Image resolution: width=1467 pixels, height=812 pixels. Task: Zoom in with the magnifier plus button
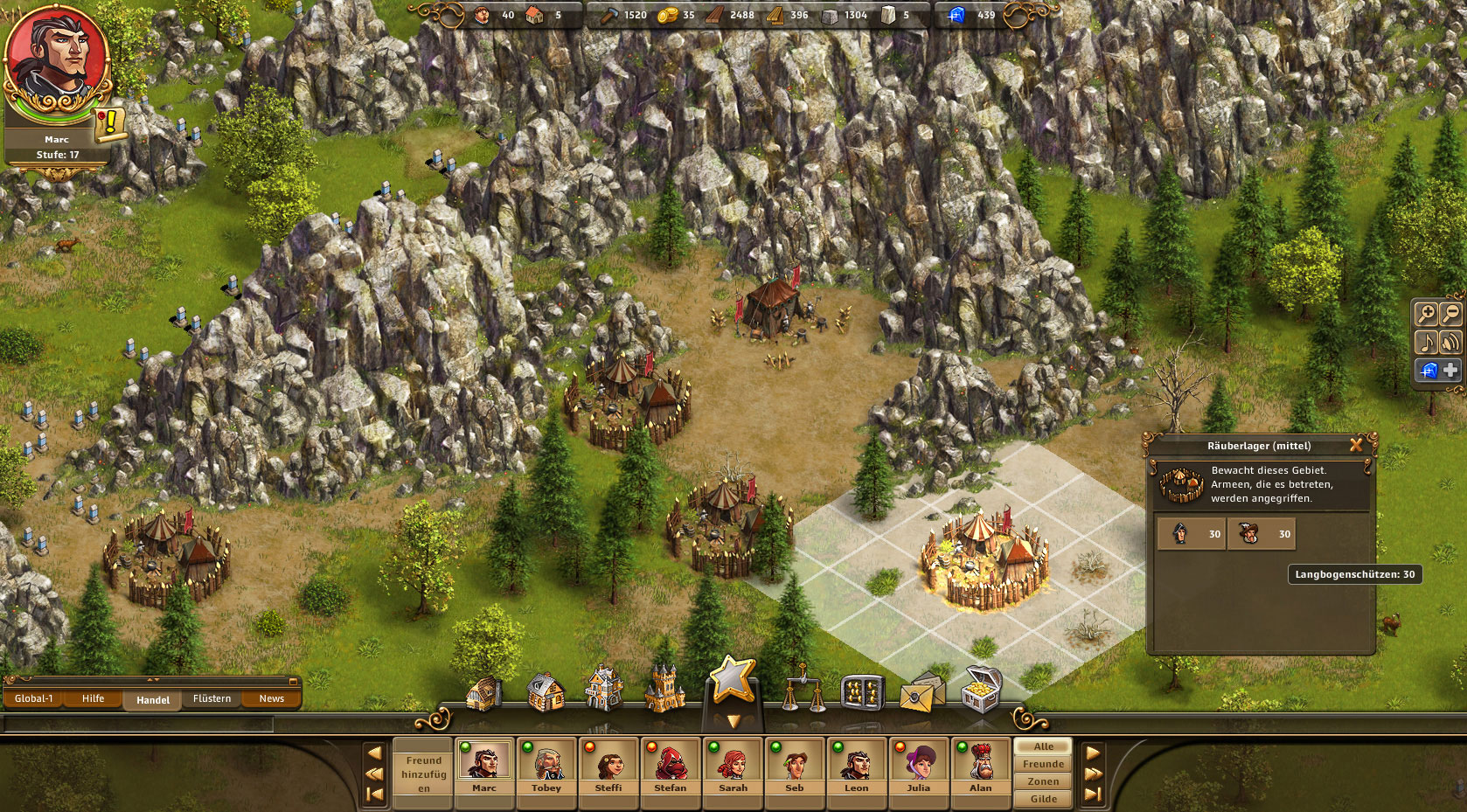tap(1426, 314)
